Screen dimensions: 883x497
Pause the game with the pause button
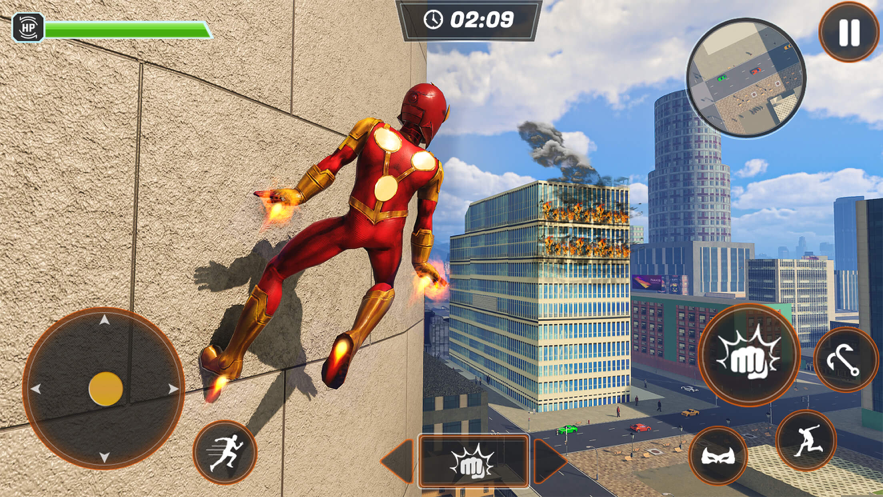point(849,33)
